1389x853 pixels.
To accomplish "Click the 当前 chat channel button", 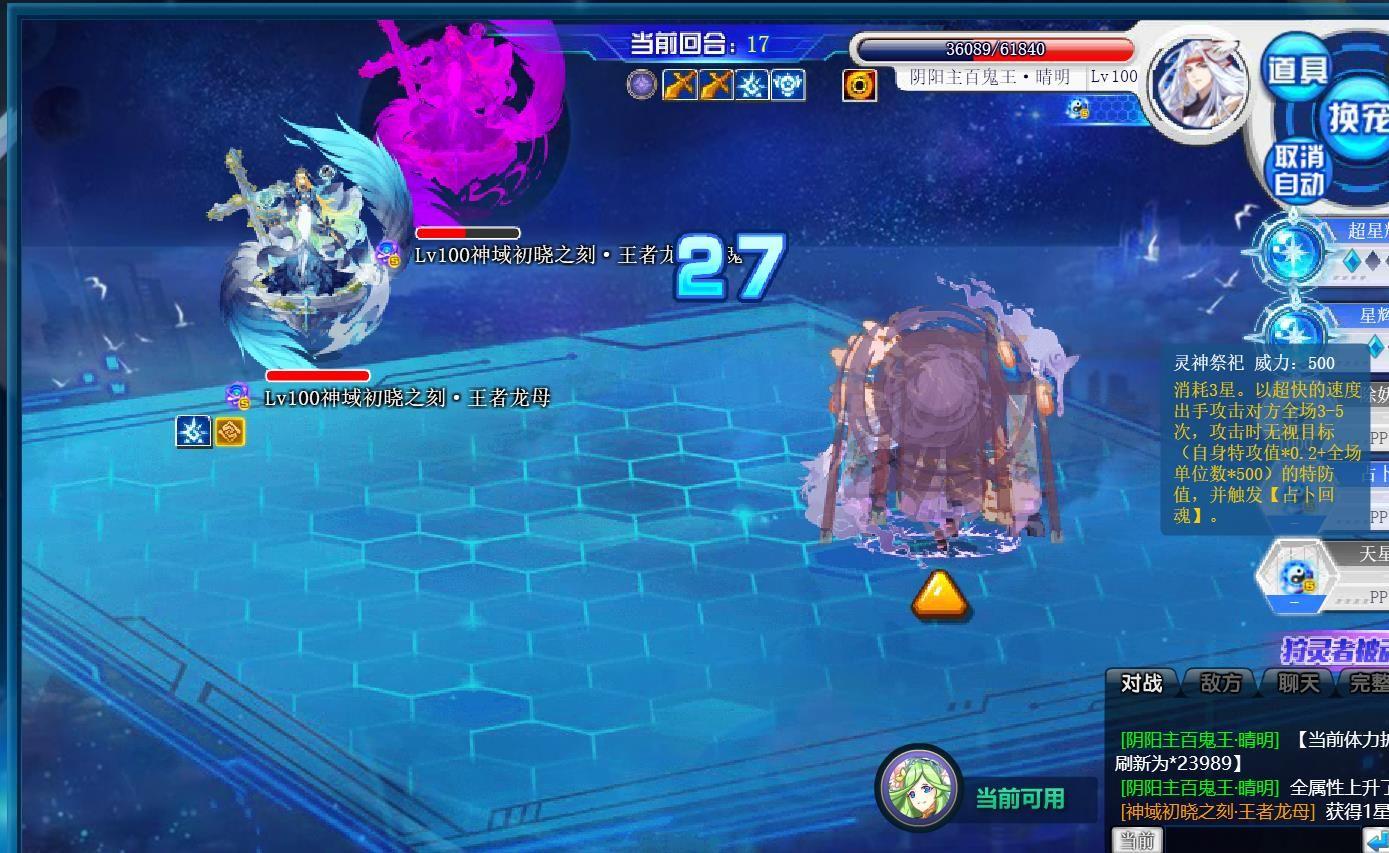I will point(1137,840).
